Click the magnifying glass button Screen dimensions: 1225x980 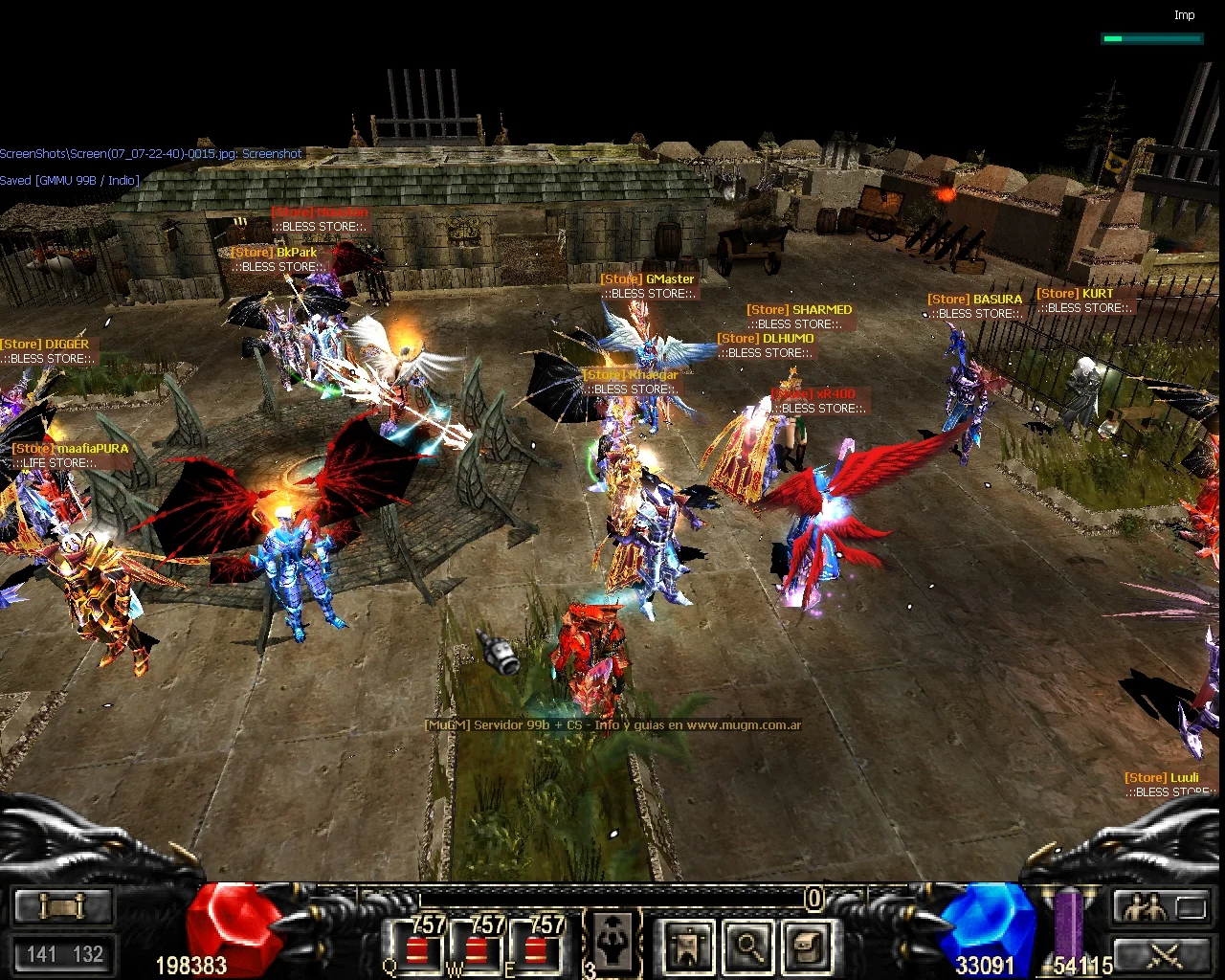click(748, 946)
